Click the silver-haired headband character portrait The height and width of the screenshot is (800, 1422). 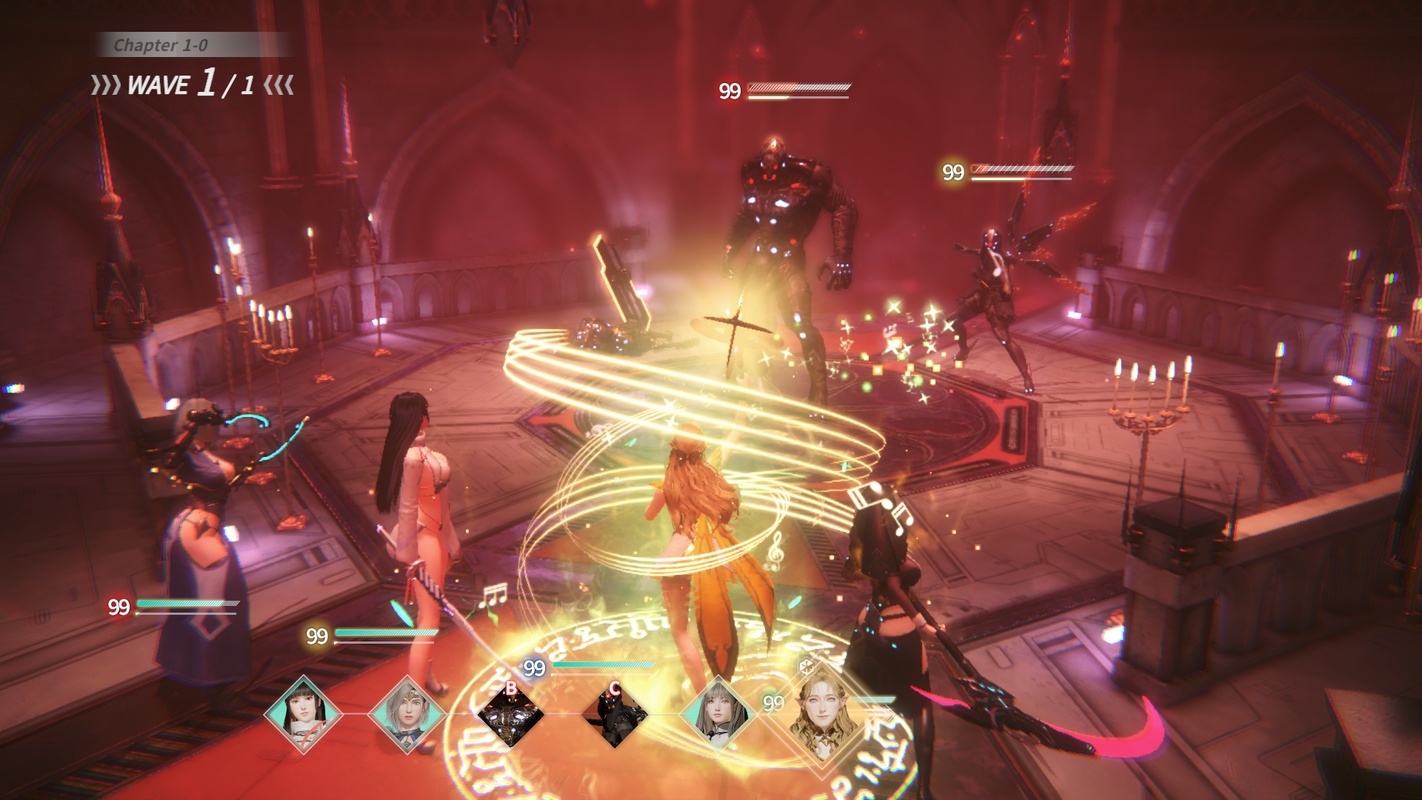point(407,714)
